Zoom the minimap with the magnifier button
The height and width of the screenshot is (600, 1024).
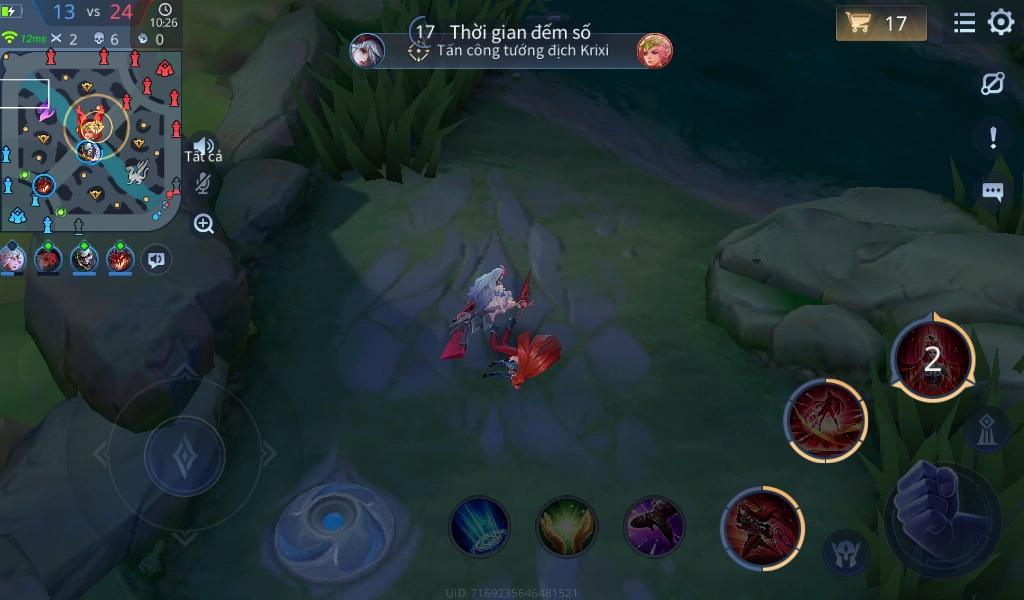pos(204,224)
